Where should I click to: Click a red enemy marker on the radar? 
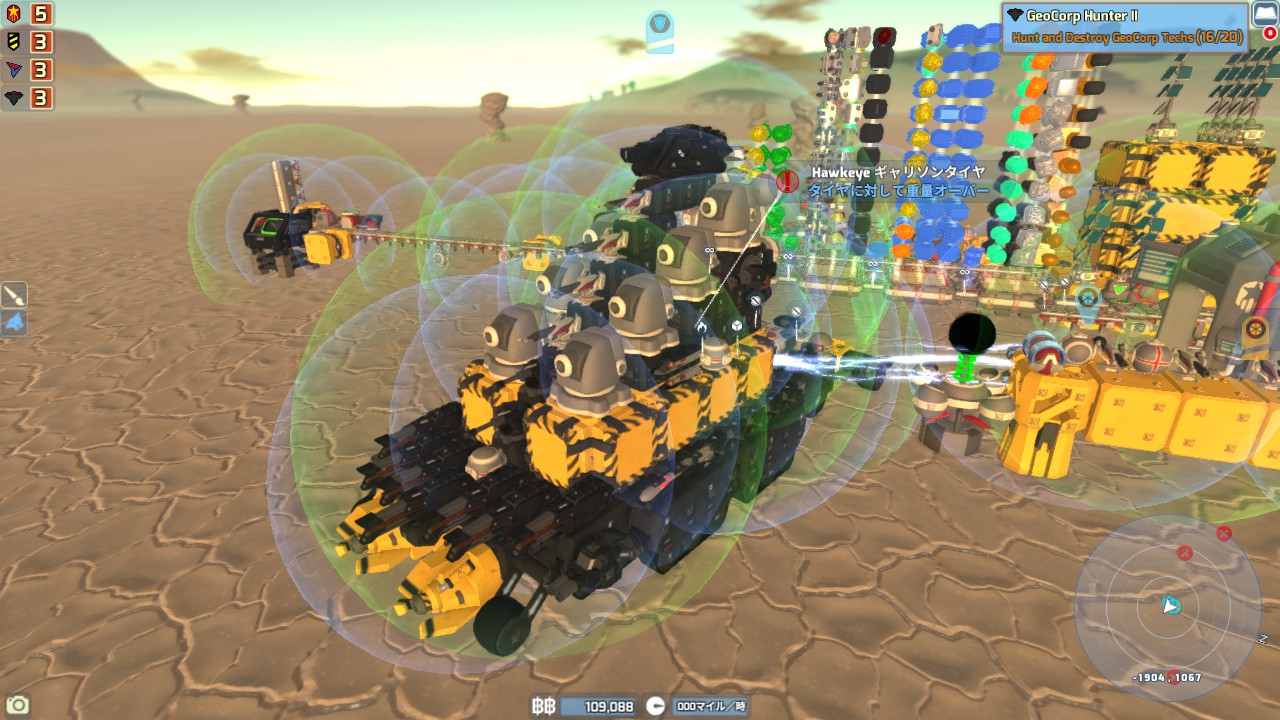tap(1184, 551)
